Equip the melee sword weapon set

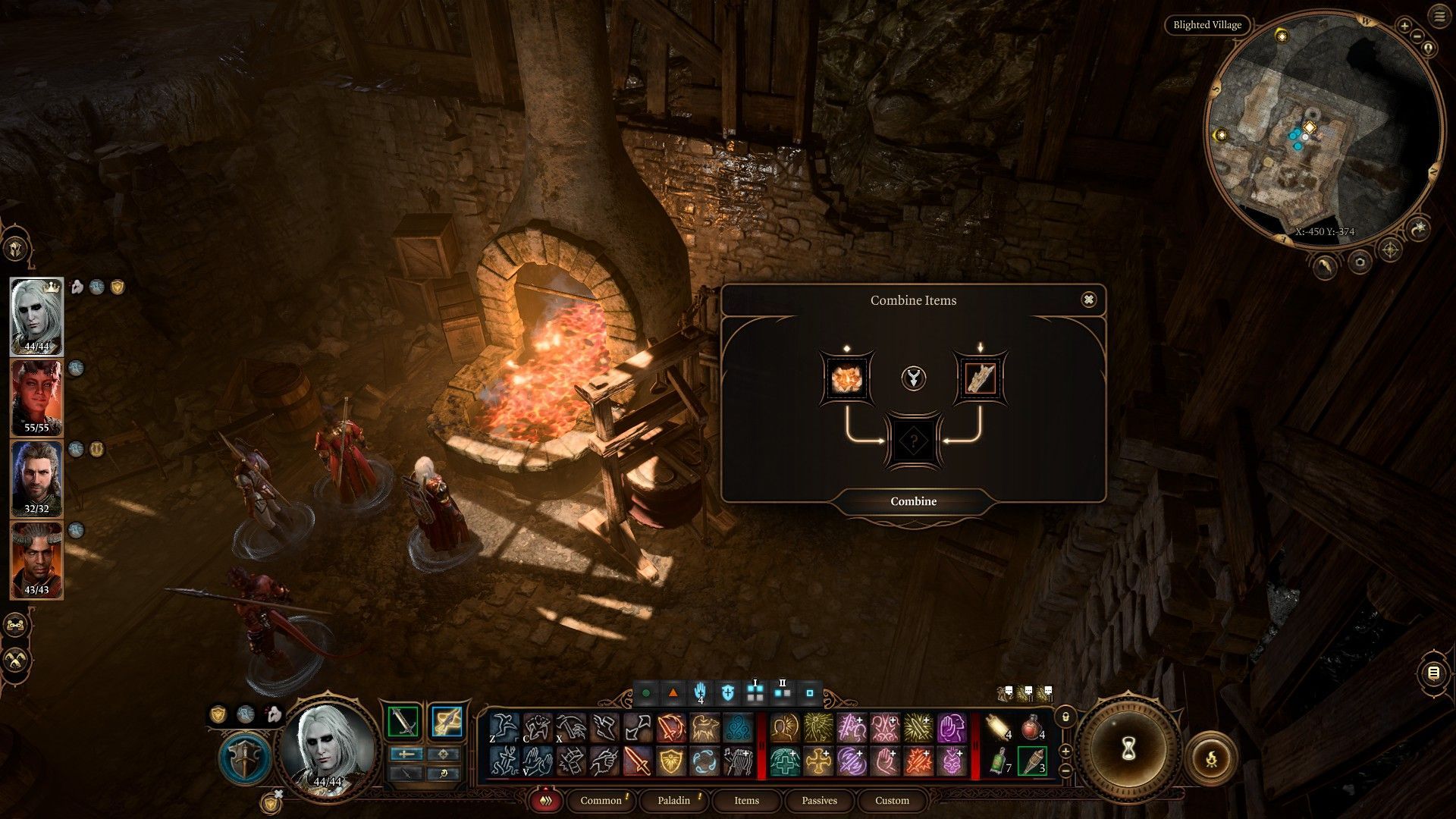click(403, 721)
